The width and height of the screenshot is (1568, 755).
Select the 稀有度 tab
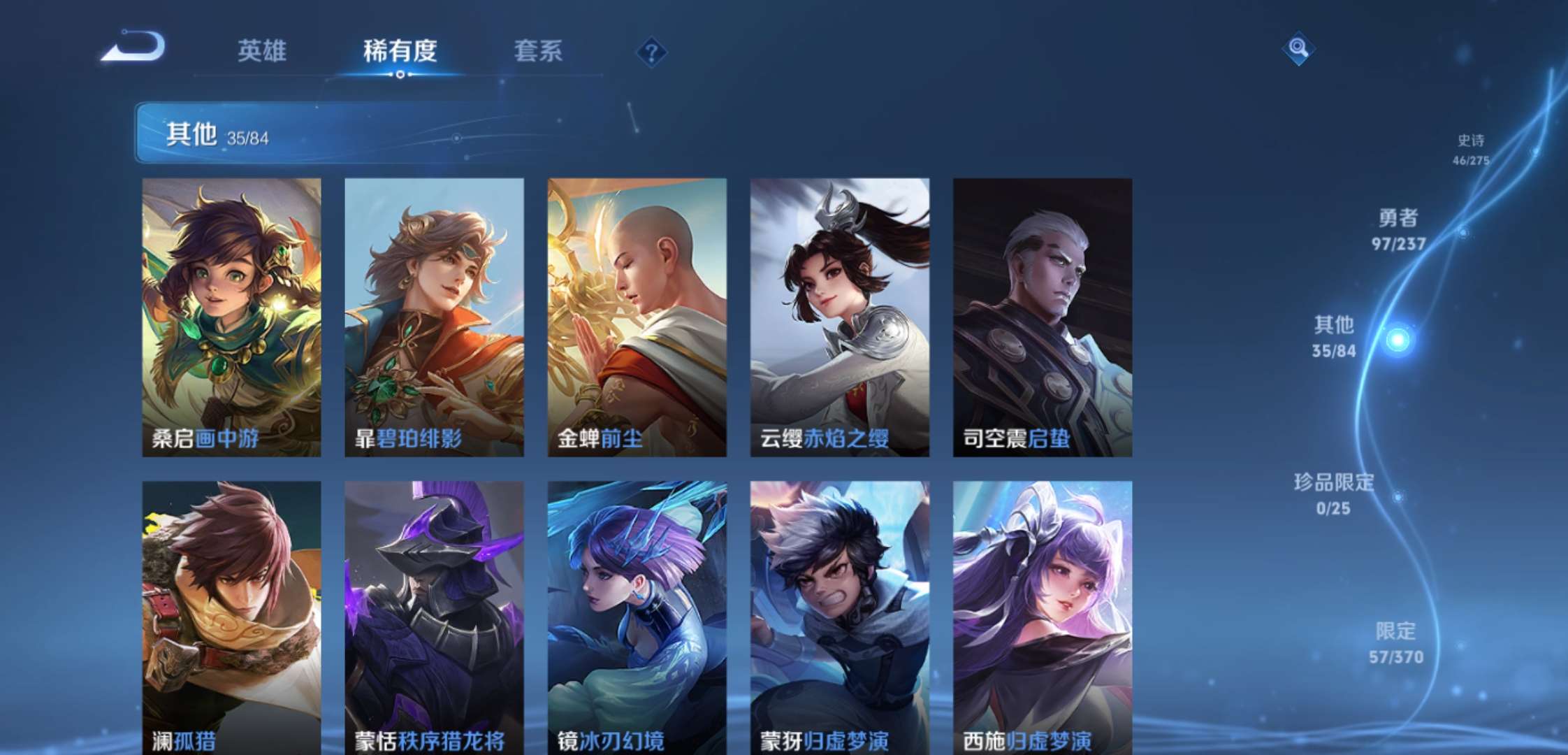coord(400,52)
